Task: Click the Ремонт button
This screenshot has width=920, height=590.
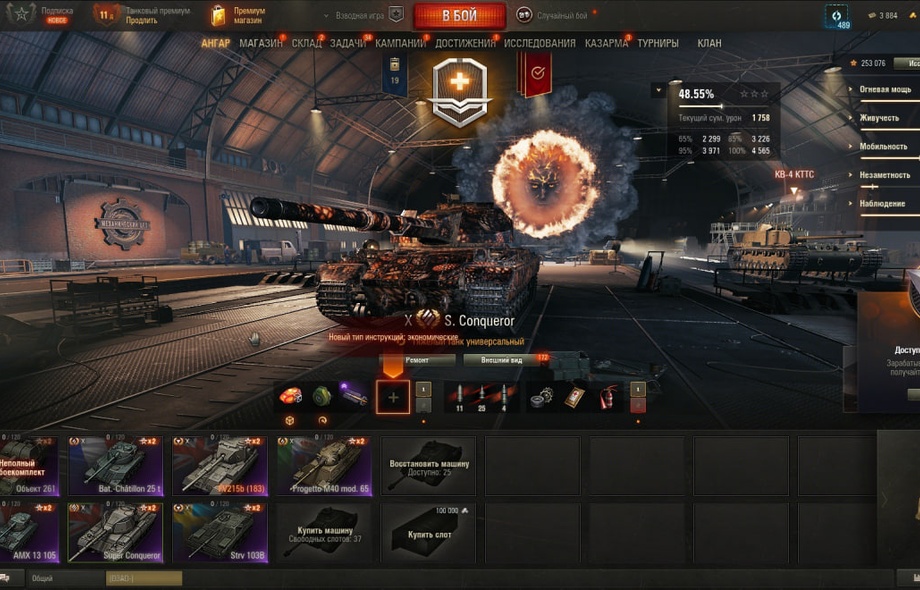Action: 418,360
